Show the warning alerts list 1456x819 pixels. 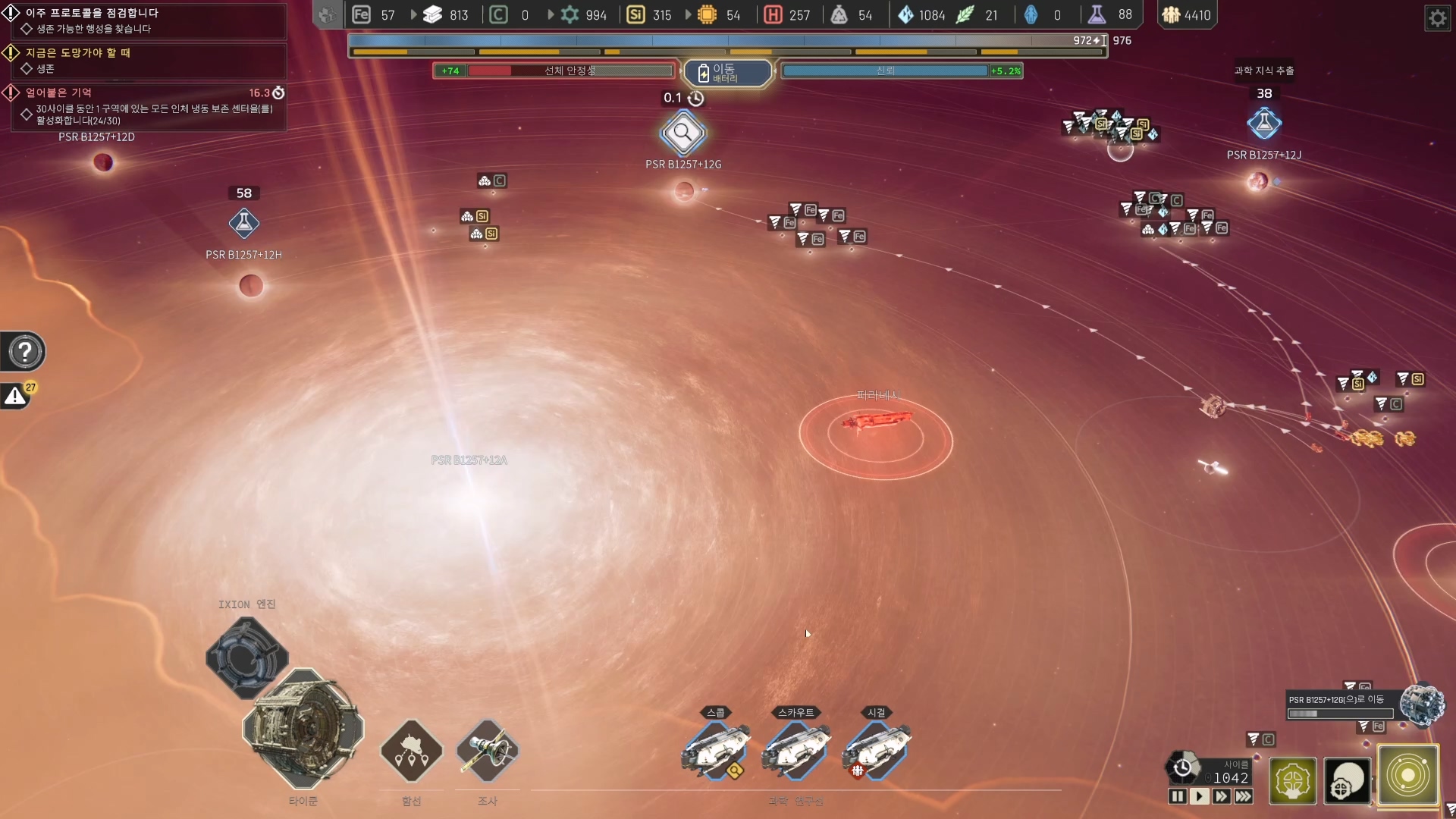click(15, 396)
